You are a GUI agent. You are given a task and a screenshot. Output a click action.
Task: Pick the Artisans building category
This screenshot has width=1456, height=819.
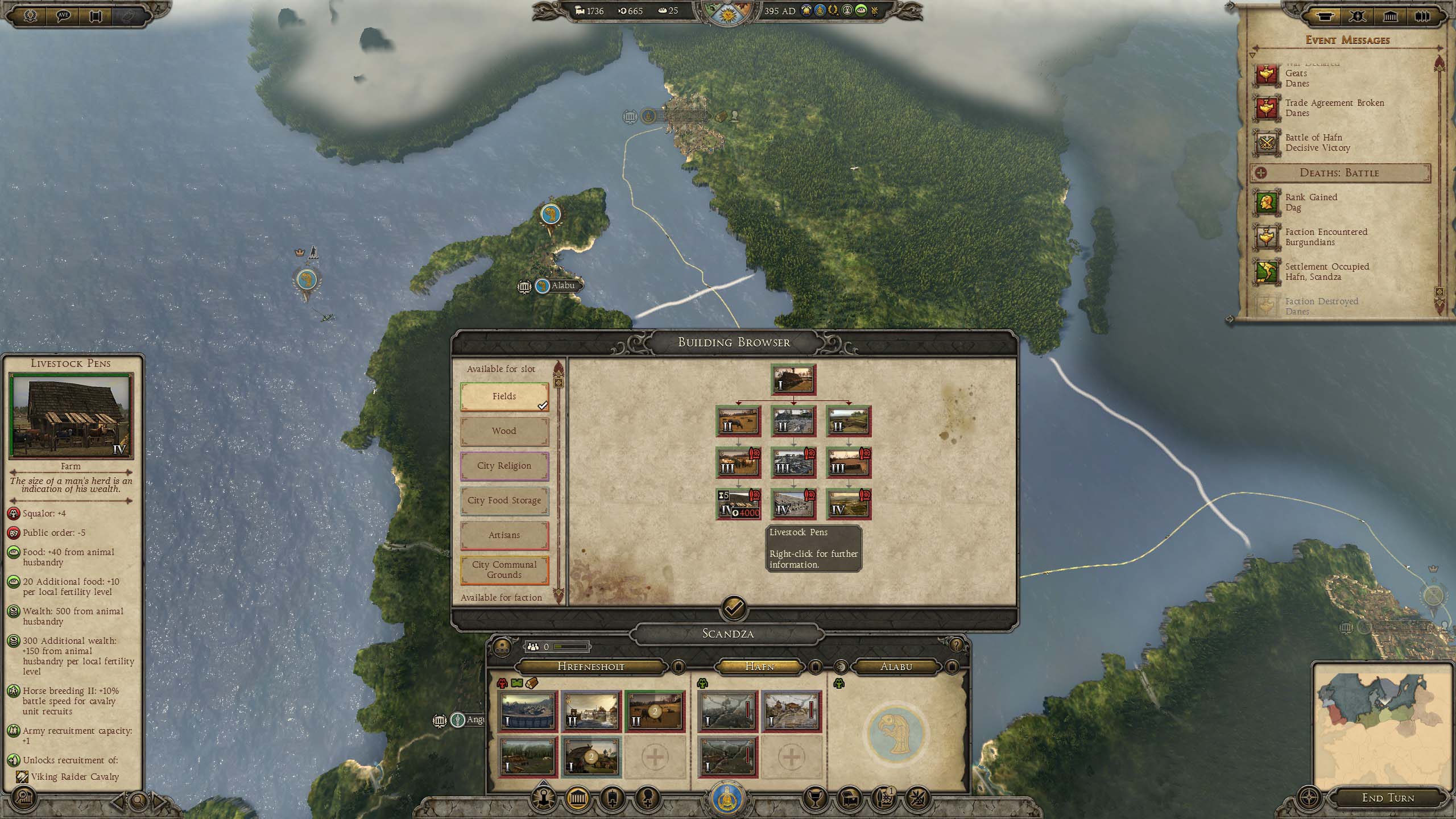[504, 535]
